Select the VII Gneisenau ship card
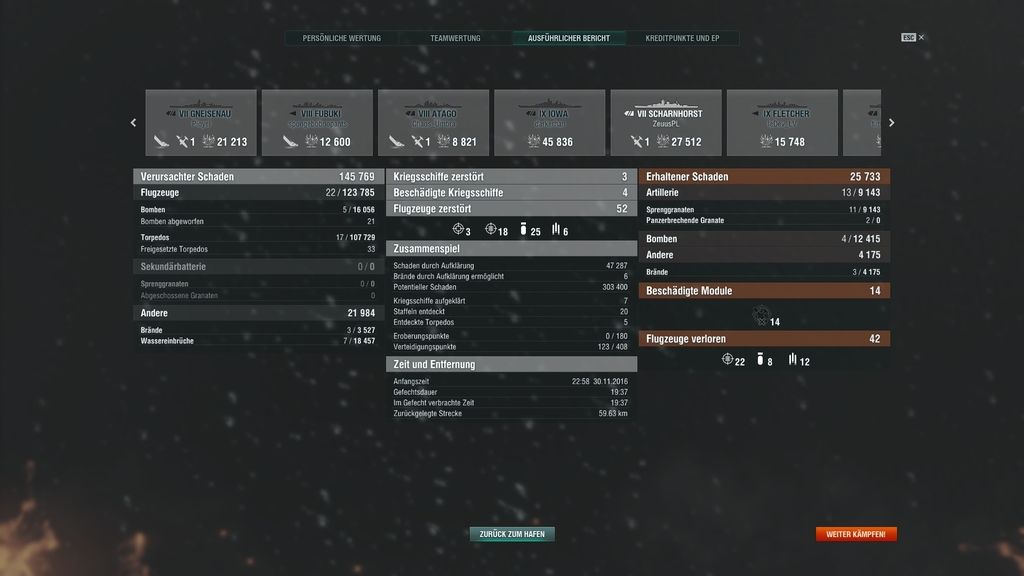The image size is (1024, 576). pyautogui.click(x=201, y=123)
